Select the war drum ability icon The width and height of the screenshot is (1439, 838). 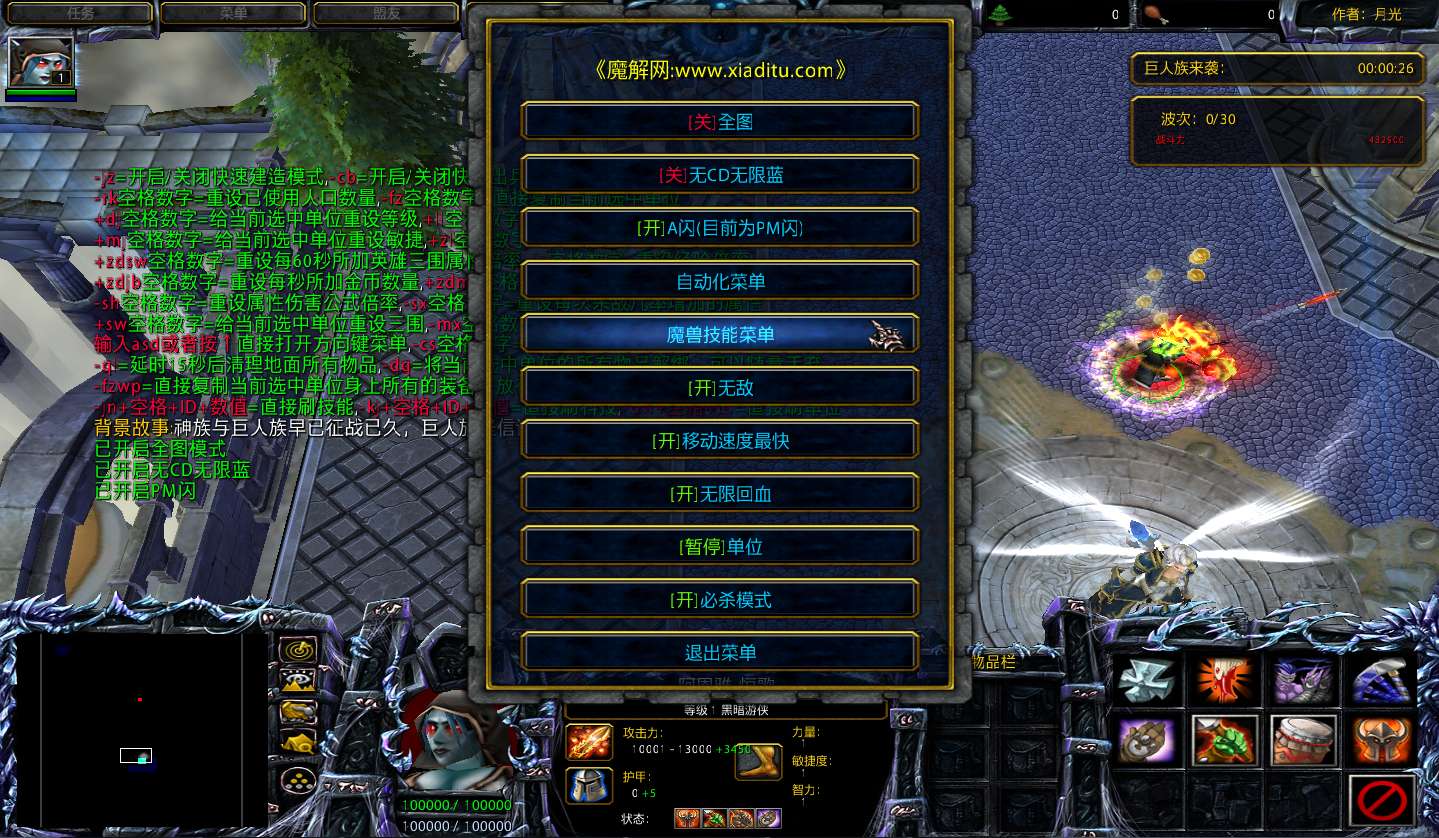(1303, 741)
